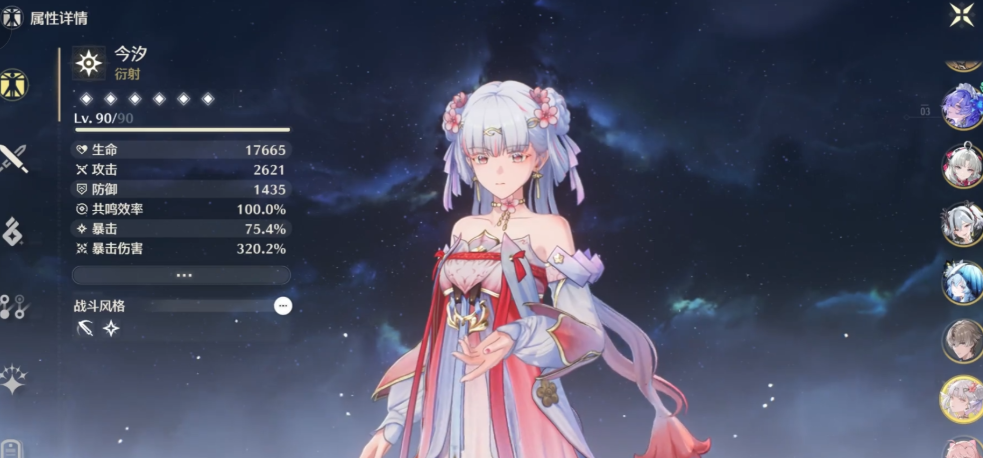Viewport: 983px width, 458px height.
Task: Select the white-haired red-accent character portrait
Action: [x=962, y=166]
